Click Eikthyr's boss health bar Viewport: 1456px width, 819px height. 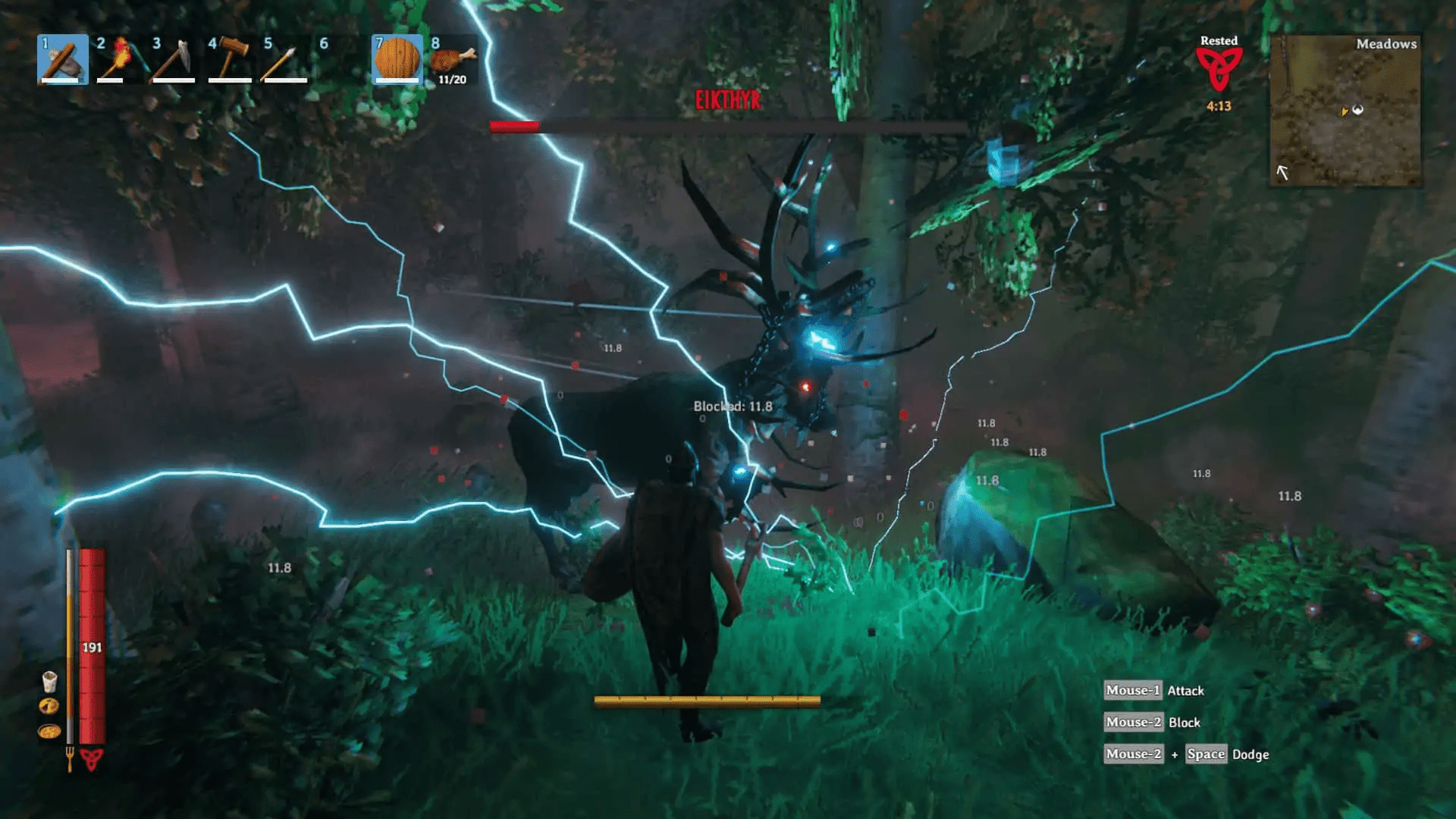728,125
